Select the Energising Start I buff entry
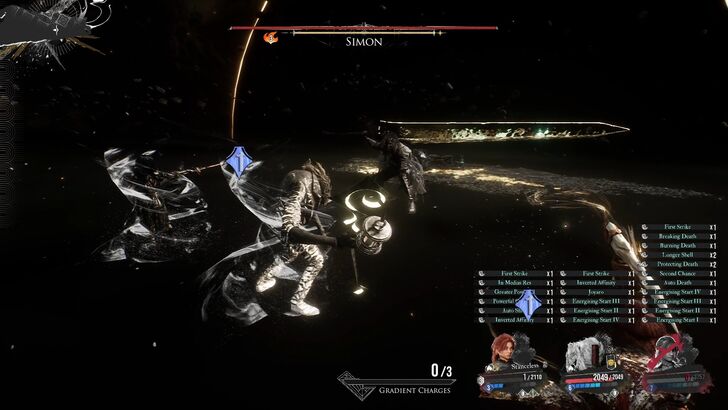 (x=678, y=319)
